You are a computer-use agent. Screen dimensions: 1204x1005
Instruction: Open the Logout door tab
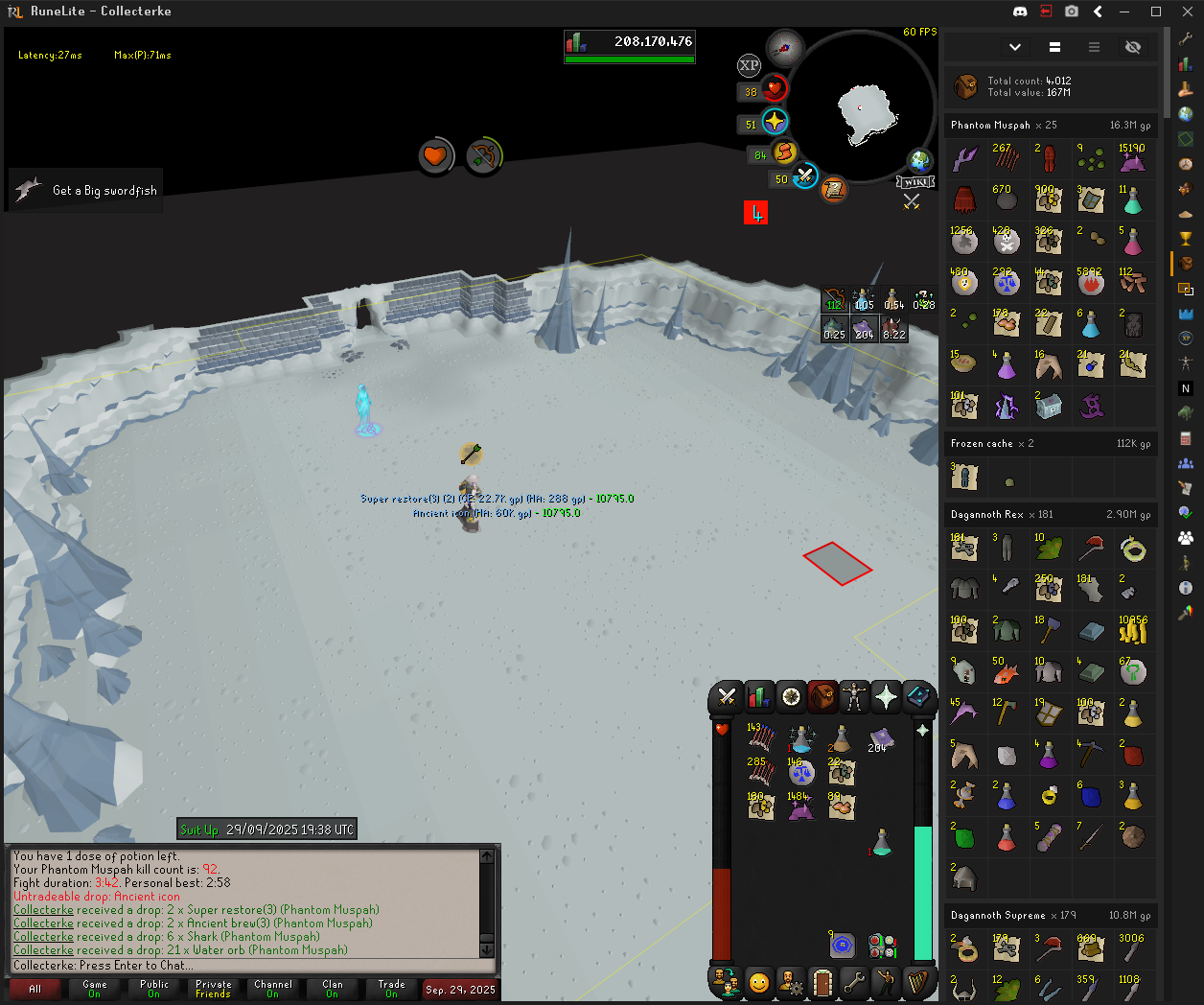pos(822,983)
